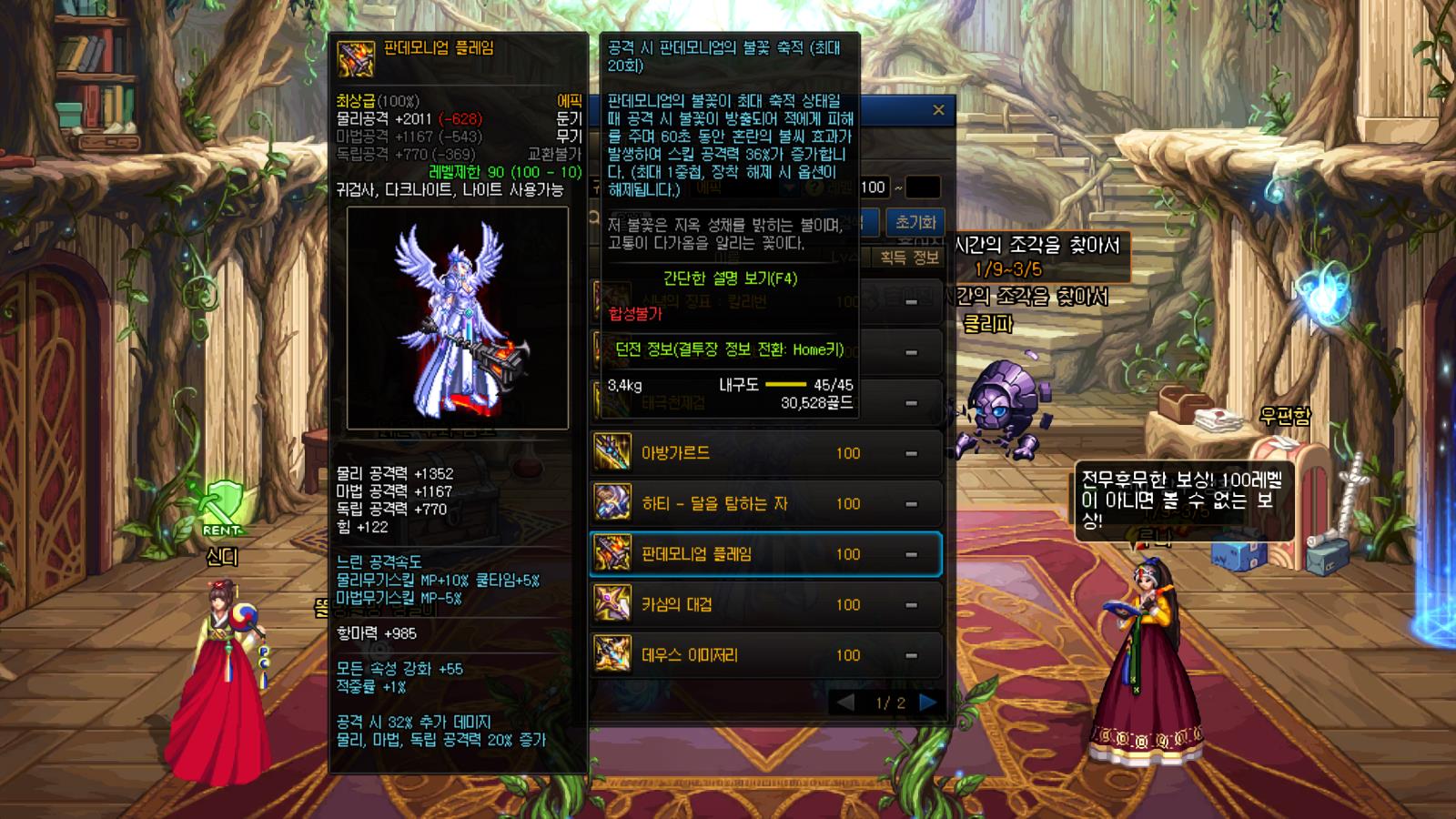Viewport: 1456px width, 819px height.
Task: Click the 획득 정보 column header
Action: [909, 258]
